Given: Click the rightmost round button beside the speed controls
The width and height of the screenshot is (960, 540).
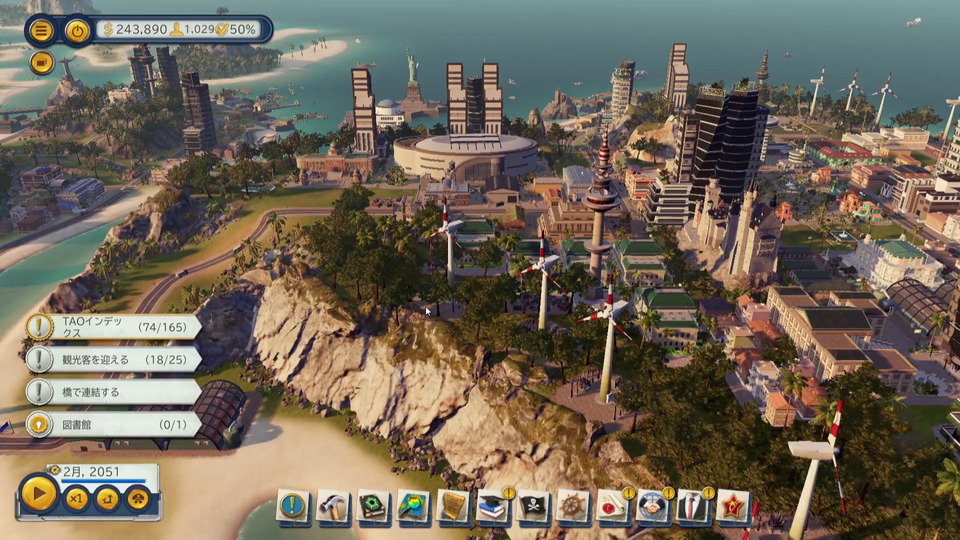Looking at the screenshot, I should point(137,498).
